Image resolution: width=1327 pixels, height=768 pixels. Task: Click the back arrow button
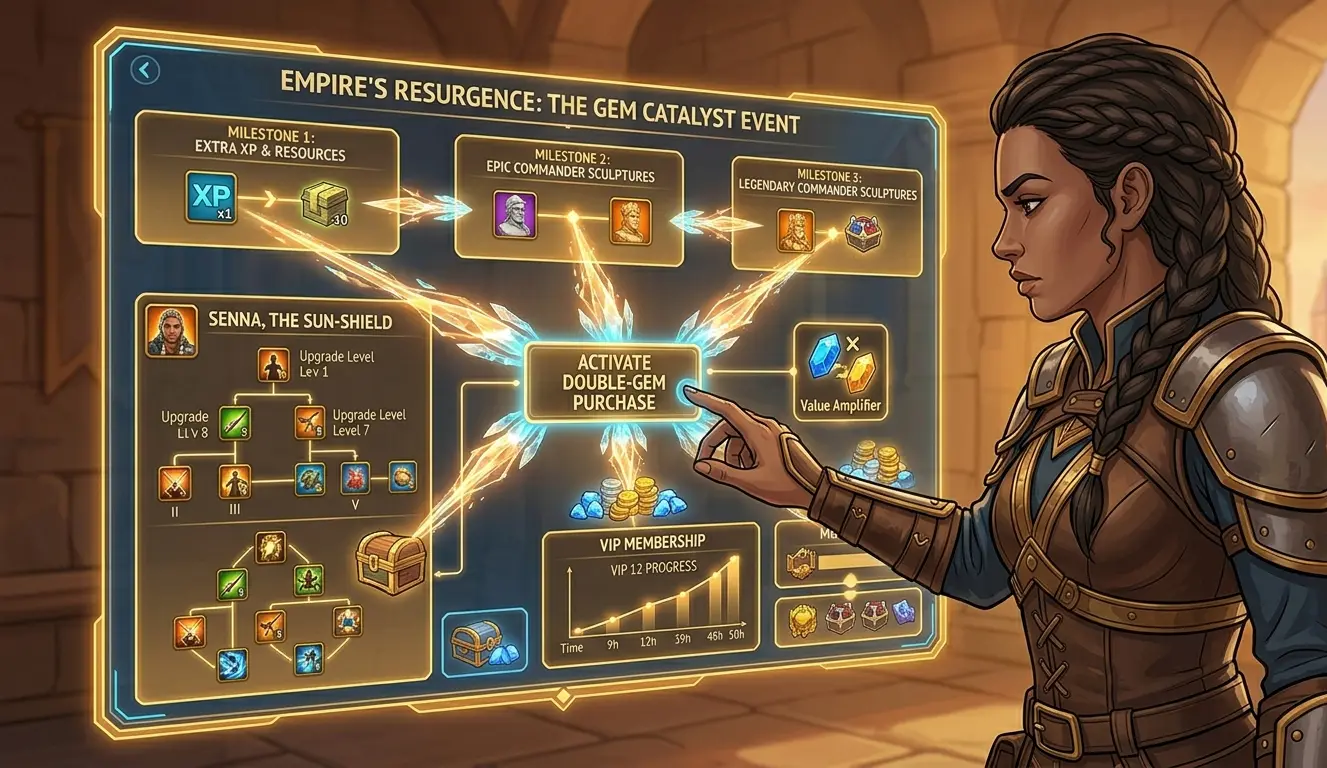(147, 69)
